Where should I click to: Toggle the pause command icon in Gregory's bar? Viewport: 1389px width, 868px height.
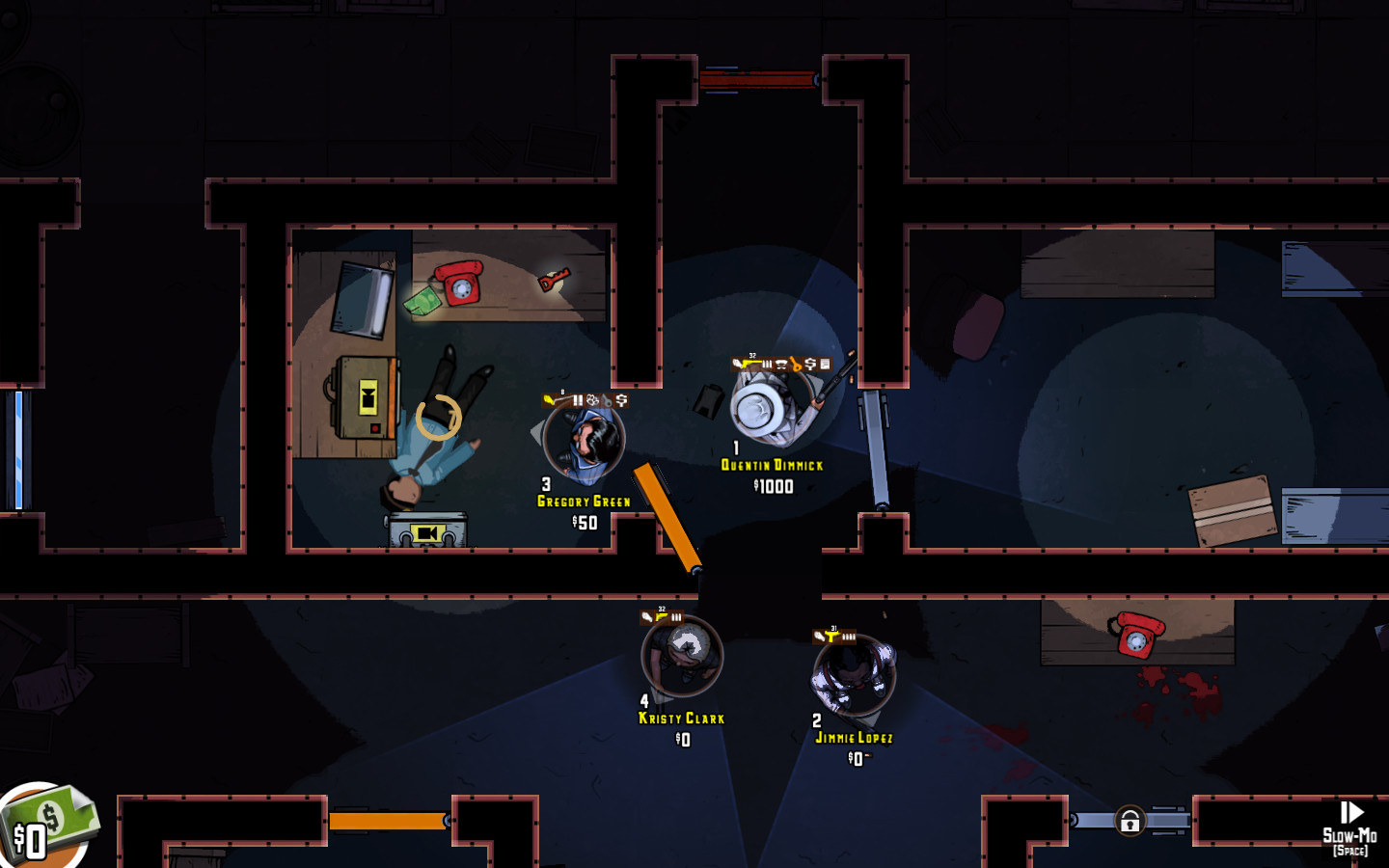point(578,400)
